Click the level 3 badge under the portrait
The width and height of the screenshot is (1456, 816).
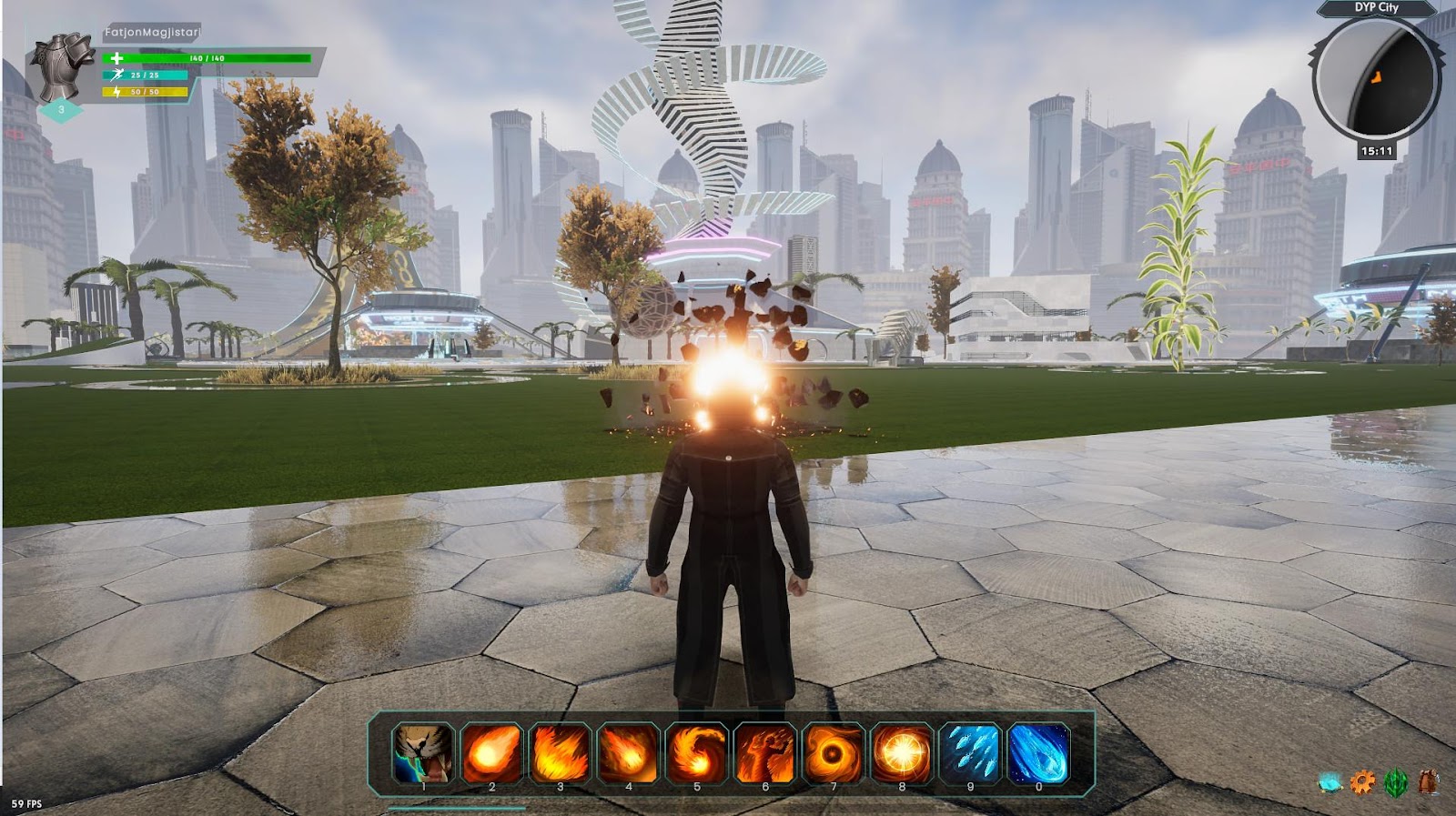(61, 109)
